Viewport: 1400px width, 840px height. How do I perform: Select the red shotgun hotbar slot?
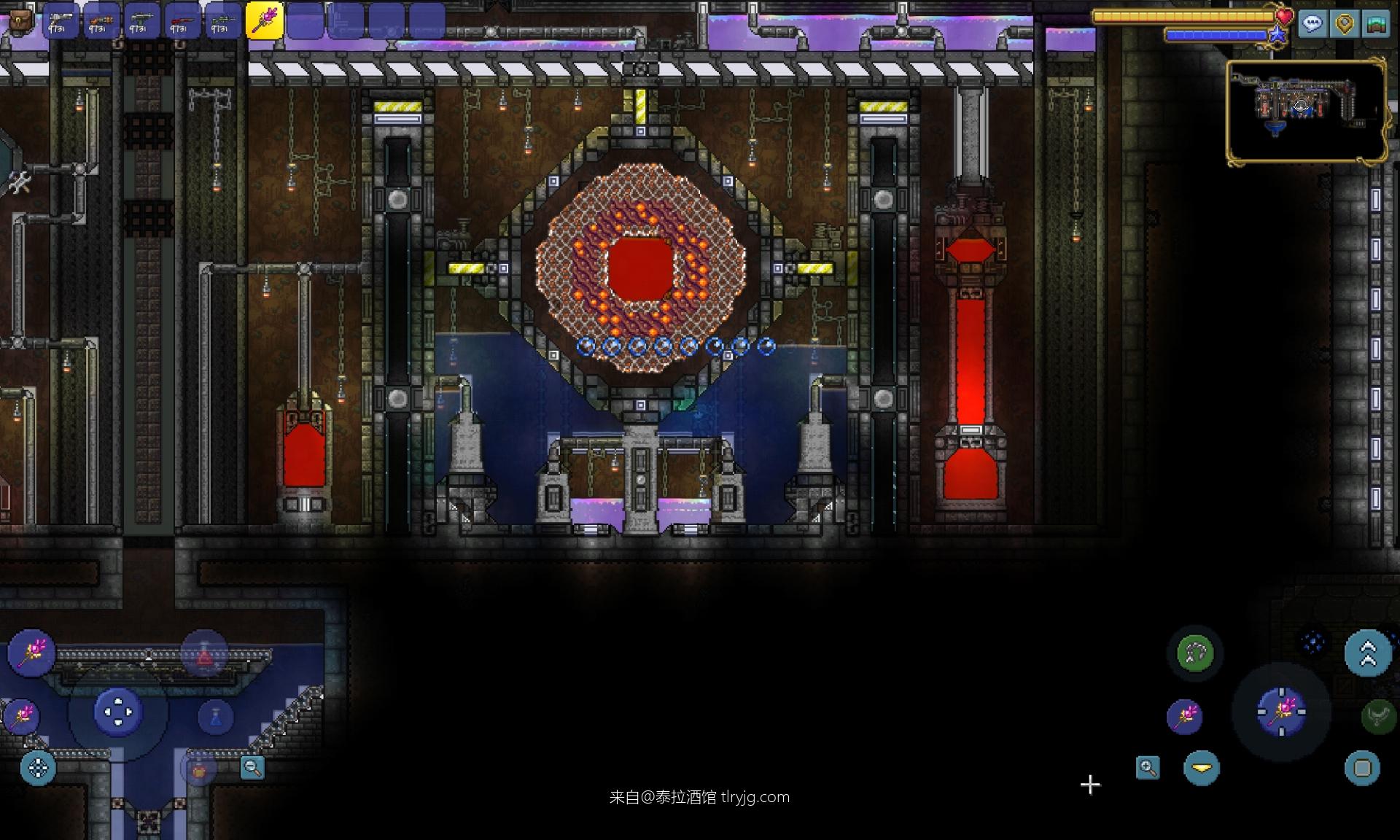click(182, 20)
